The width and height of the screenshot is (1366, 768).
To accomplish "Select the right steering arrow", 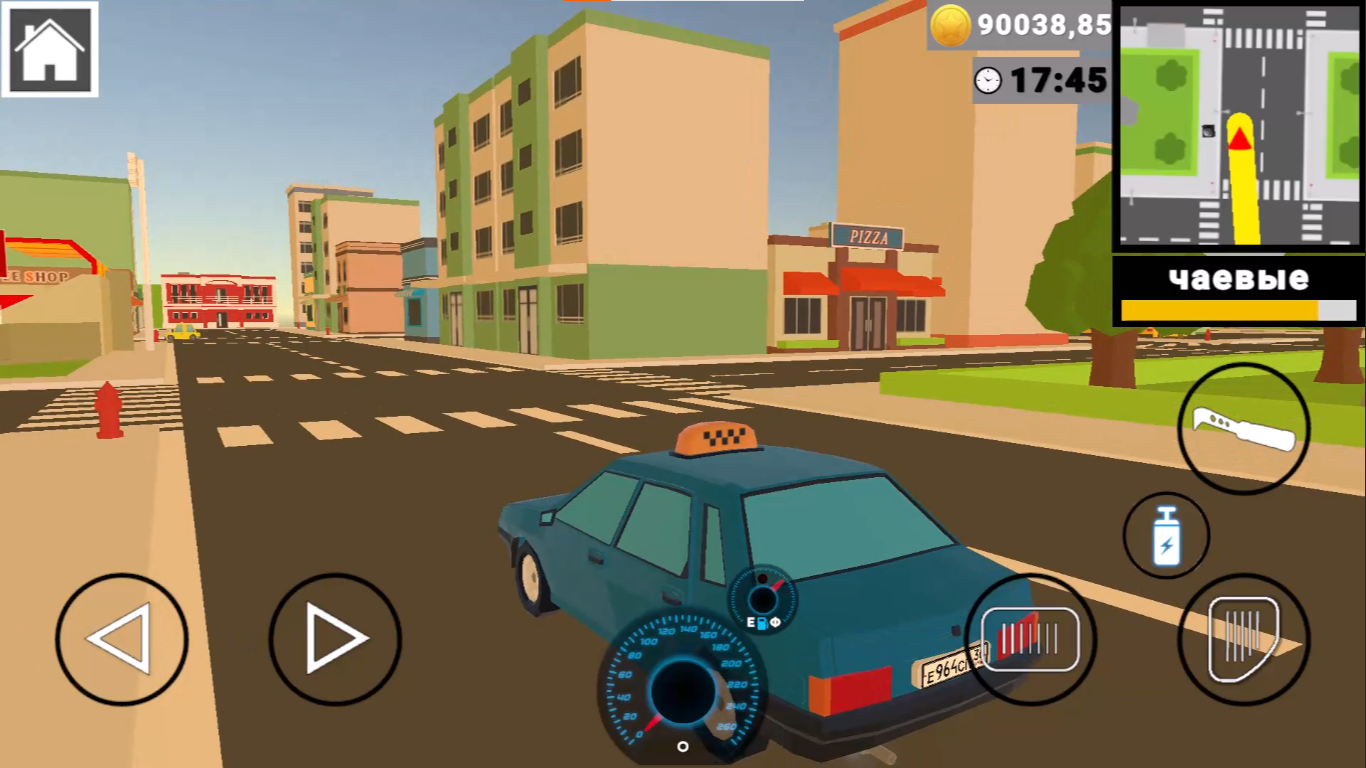I will (x=336, y=636).
